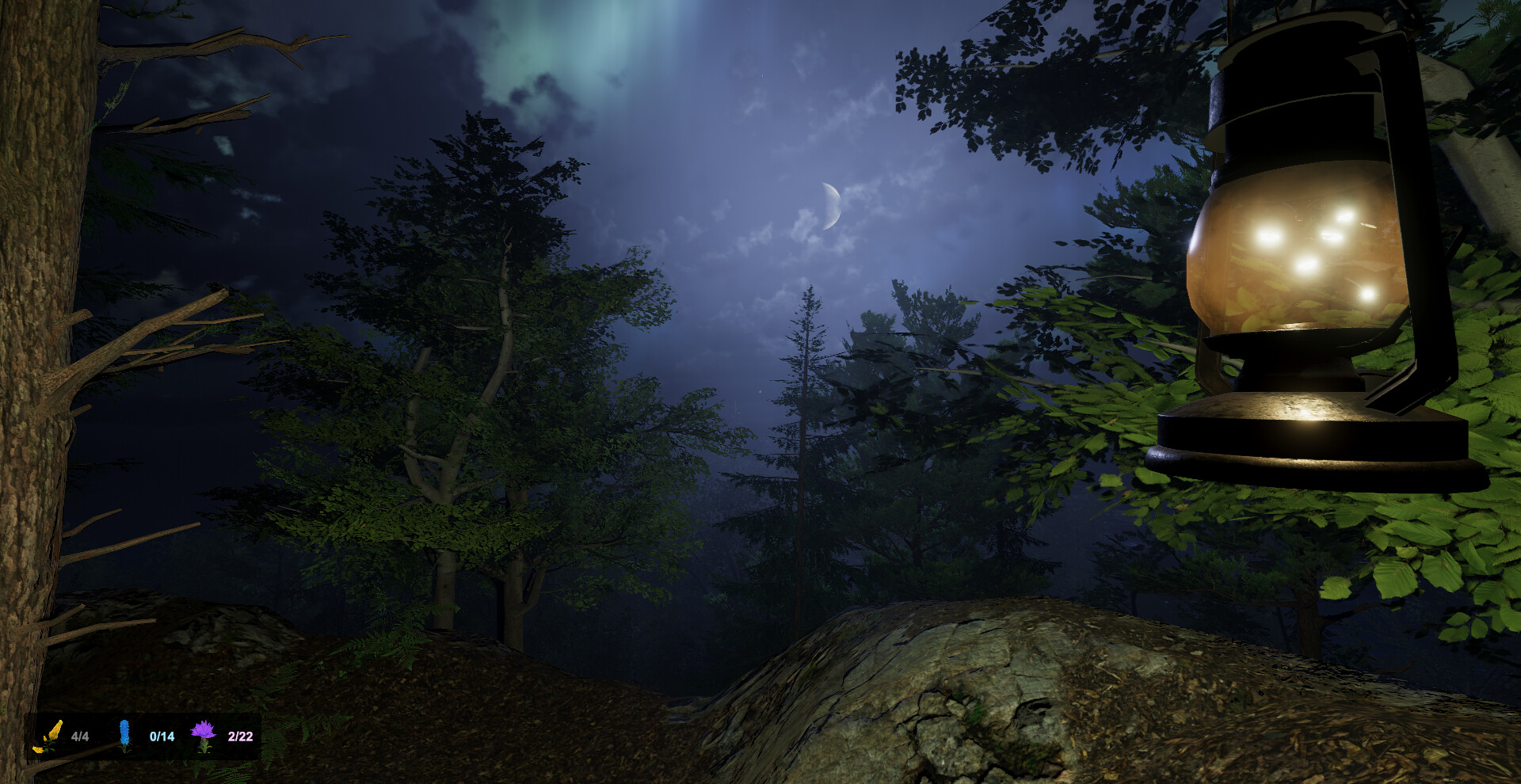Click the 4/4 yellow flower counter

(80, 736)
